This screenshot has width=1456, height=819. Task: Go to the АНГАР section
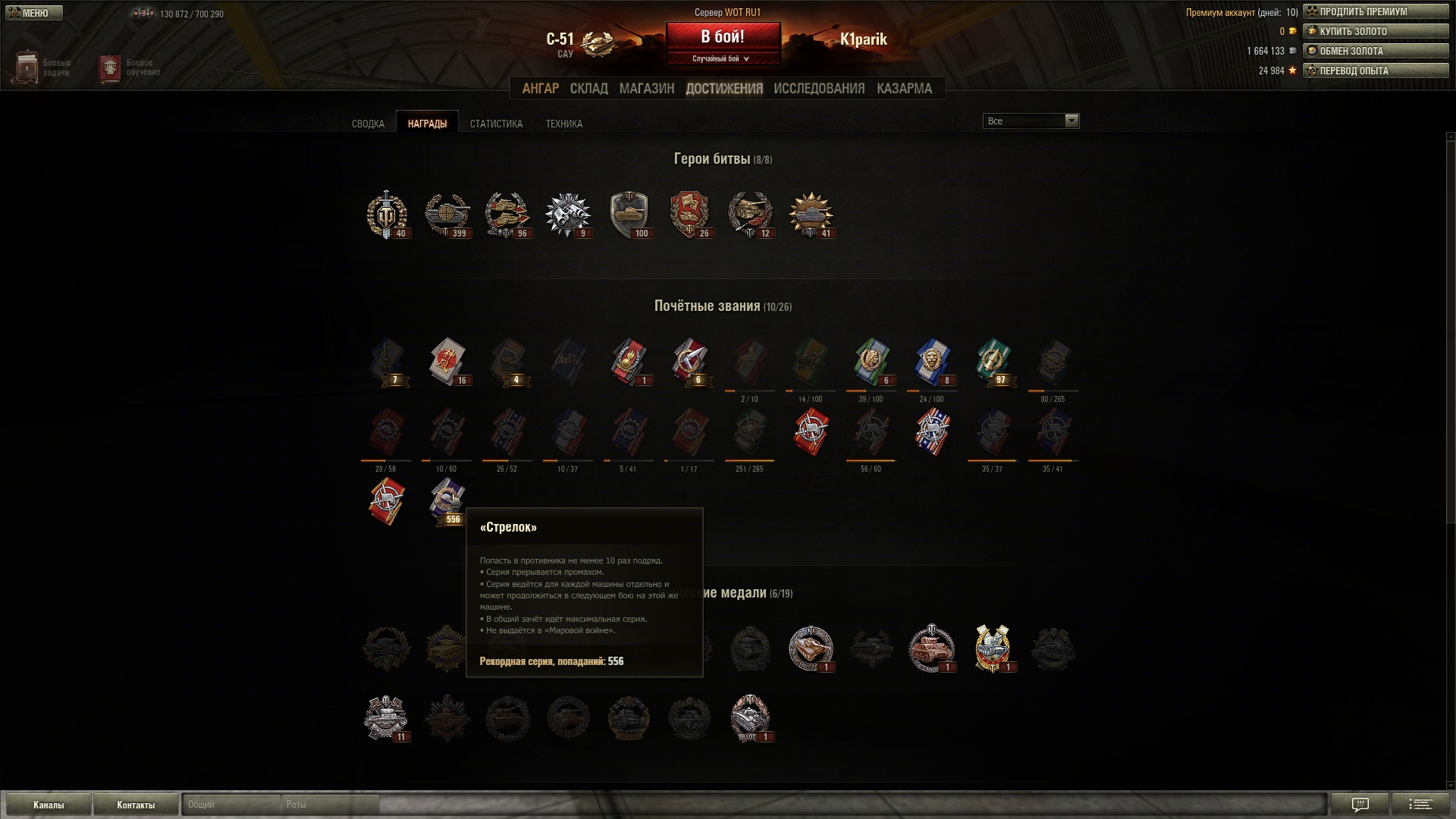click(x=540, y=89)
